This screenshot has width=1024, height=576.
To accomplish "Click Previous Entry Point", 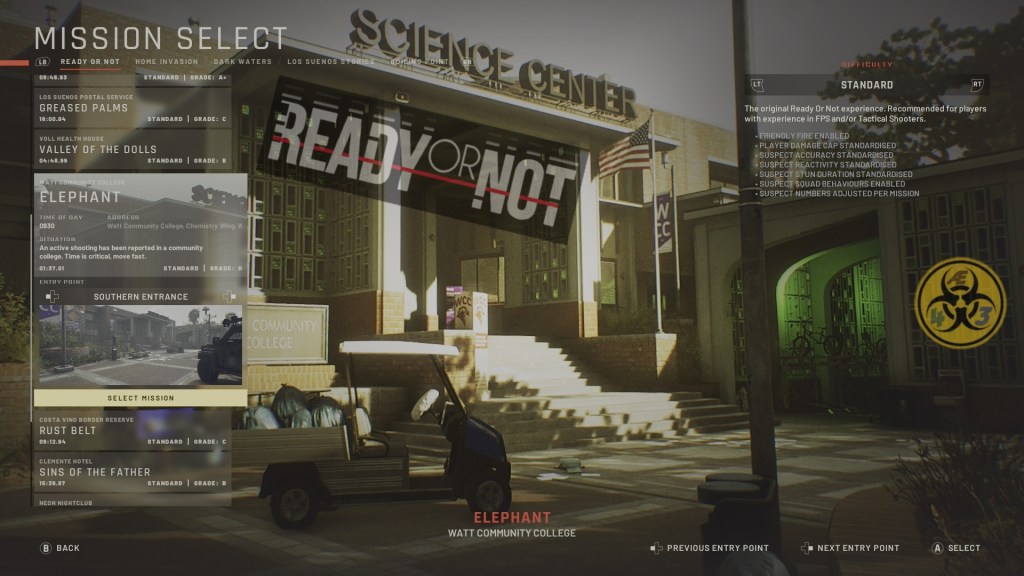I will tap(710, 548).
